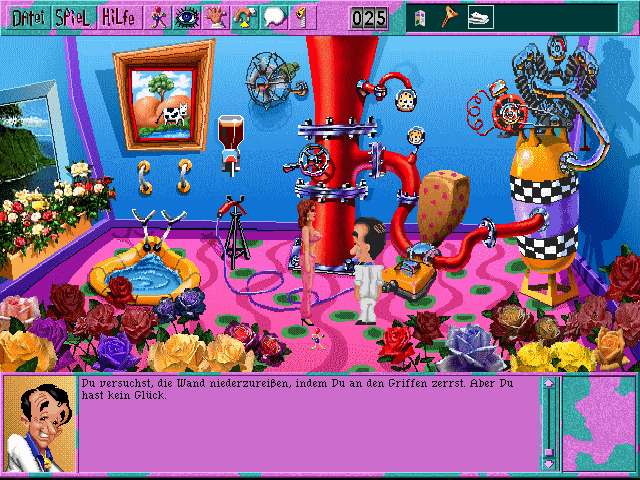This screenshot has height=480, width=640.
Task: Select the folded brochure inventory item
Action: click(x=422, y=18)
